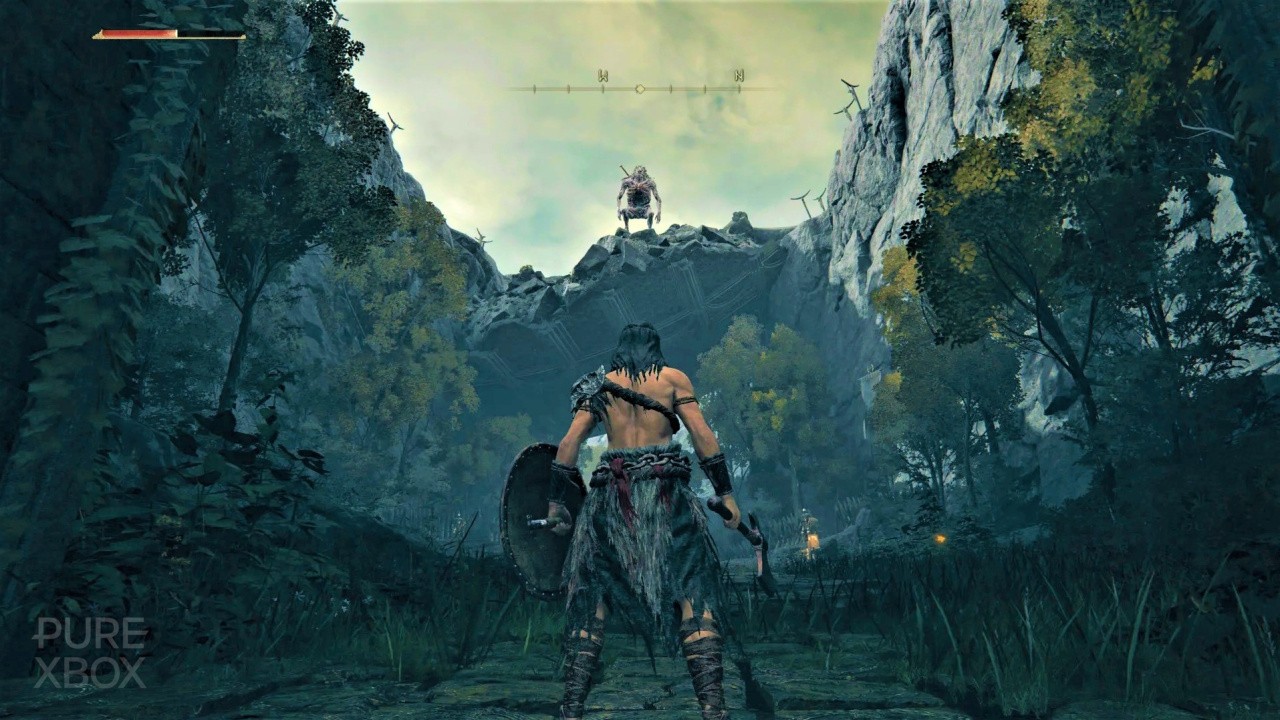Click the Pure Xbox watermark logo
The height and width of the screenshot is (720, 1280).
point(90,652)
